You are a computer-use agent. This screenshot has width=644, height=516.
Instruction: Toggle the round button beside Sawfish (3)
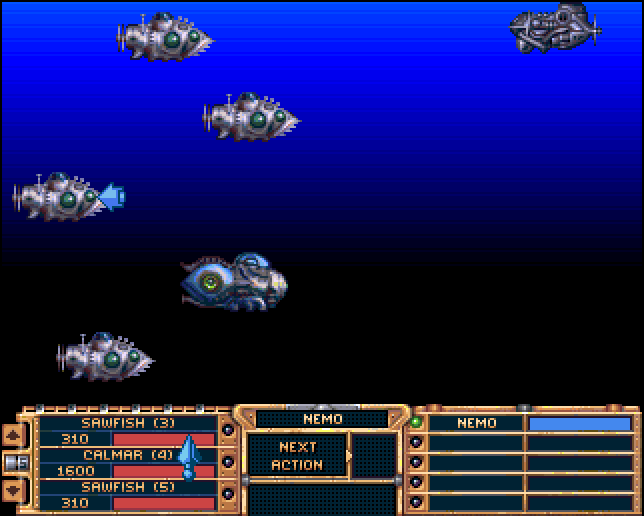point(228,431)
